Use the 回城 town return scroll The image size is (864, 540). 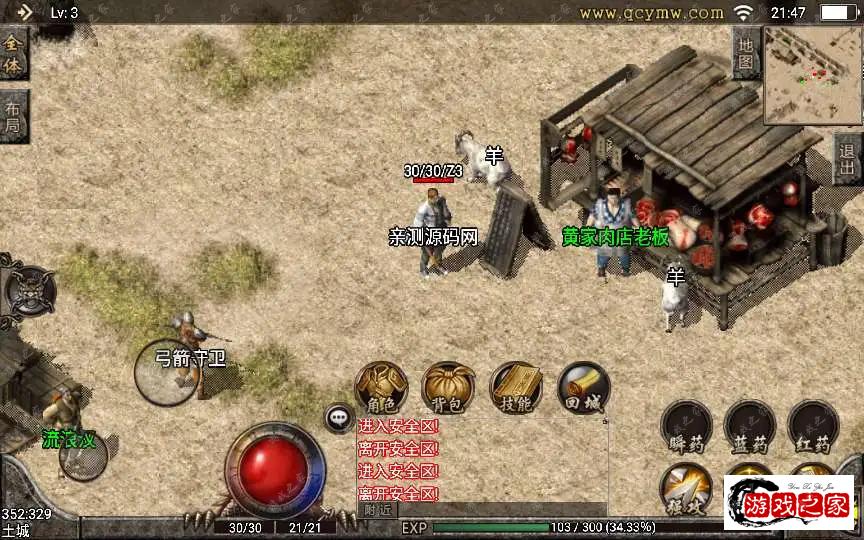pos(582,388)
